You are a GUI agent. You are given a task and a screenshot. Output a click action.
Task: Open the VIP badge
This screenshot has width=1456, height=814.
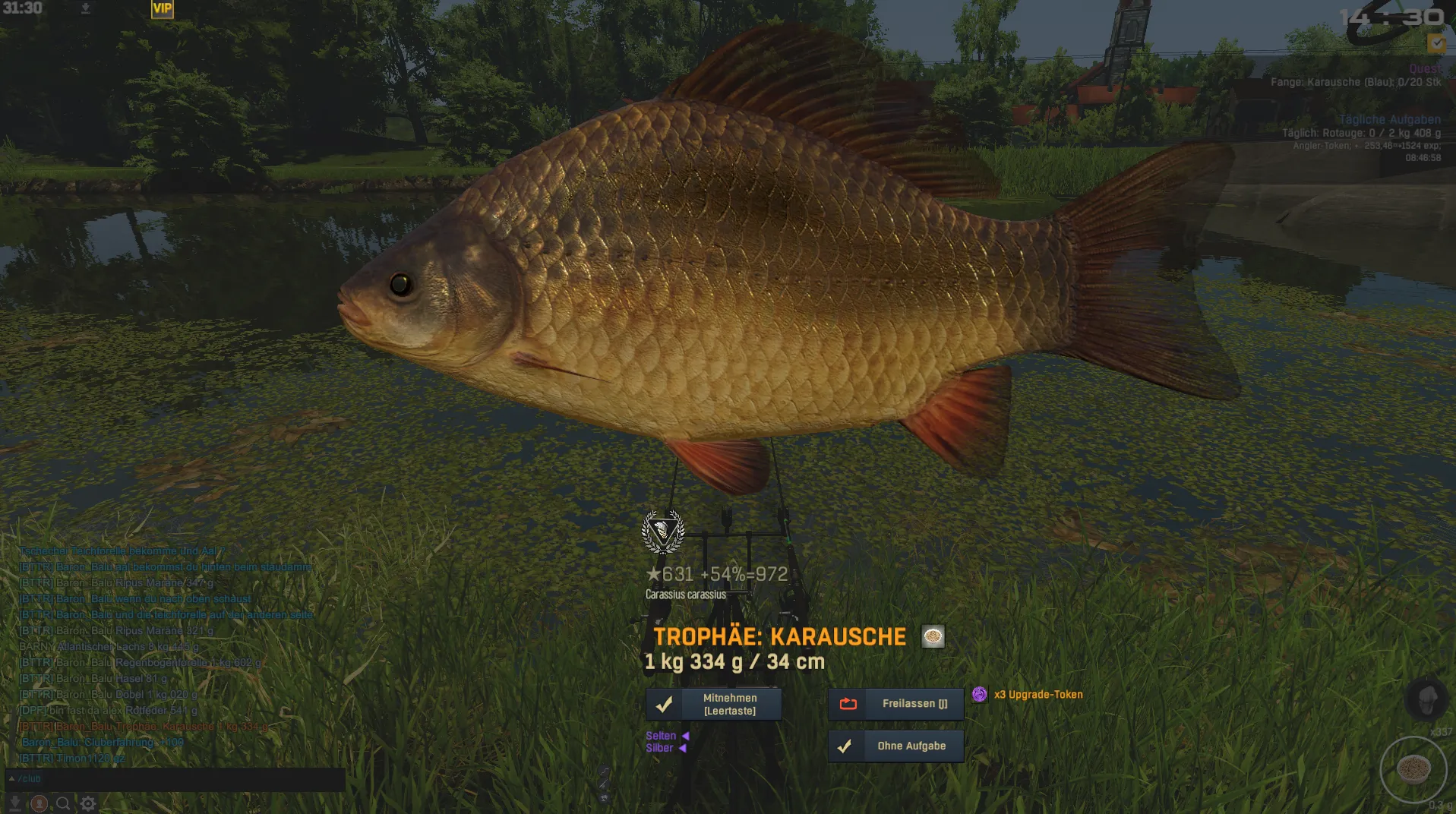point(163,8)
